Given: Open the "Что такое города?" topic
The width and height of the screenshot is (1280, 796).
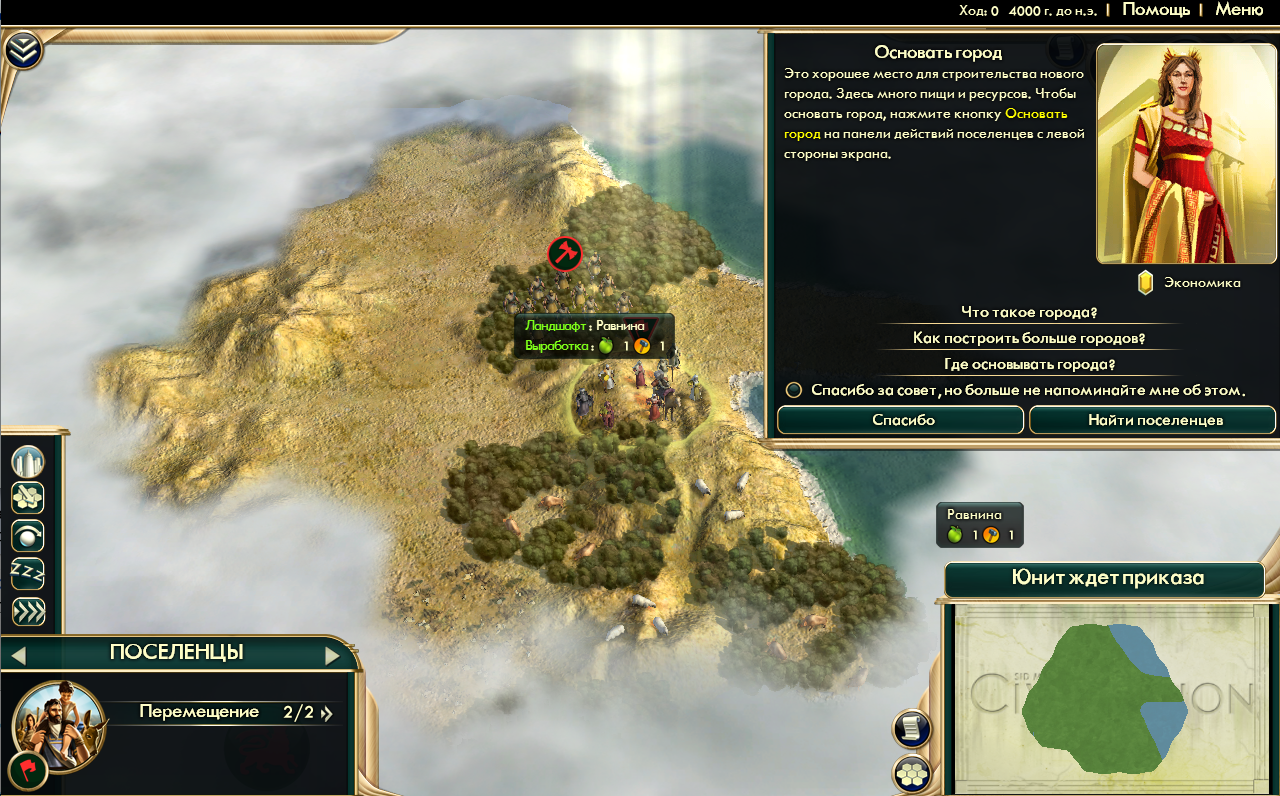Looking at the screenshot, I should coord(1029,312).
